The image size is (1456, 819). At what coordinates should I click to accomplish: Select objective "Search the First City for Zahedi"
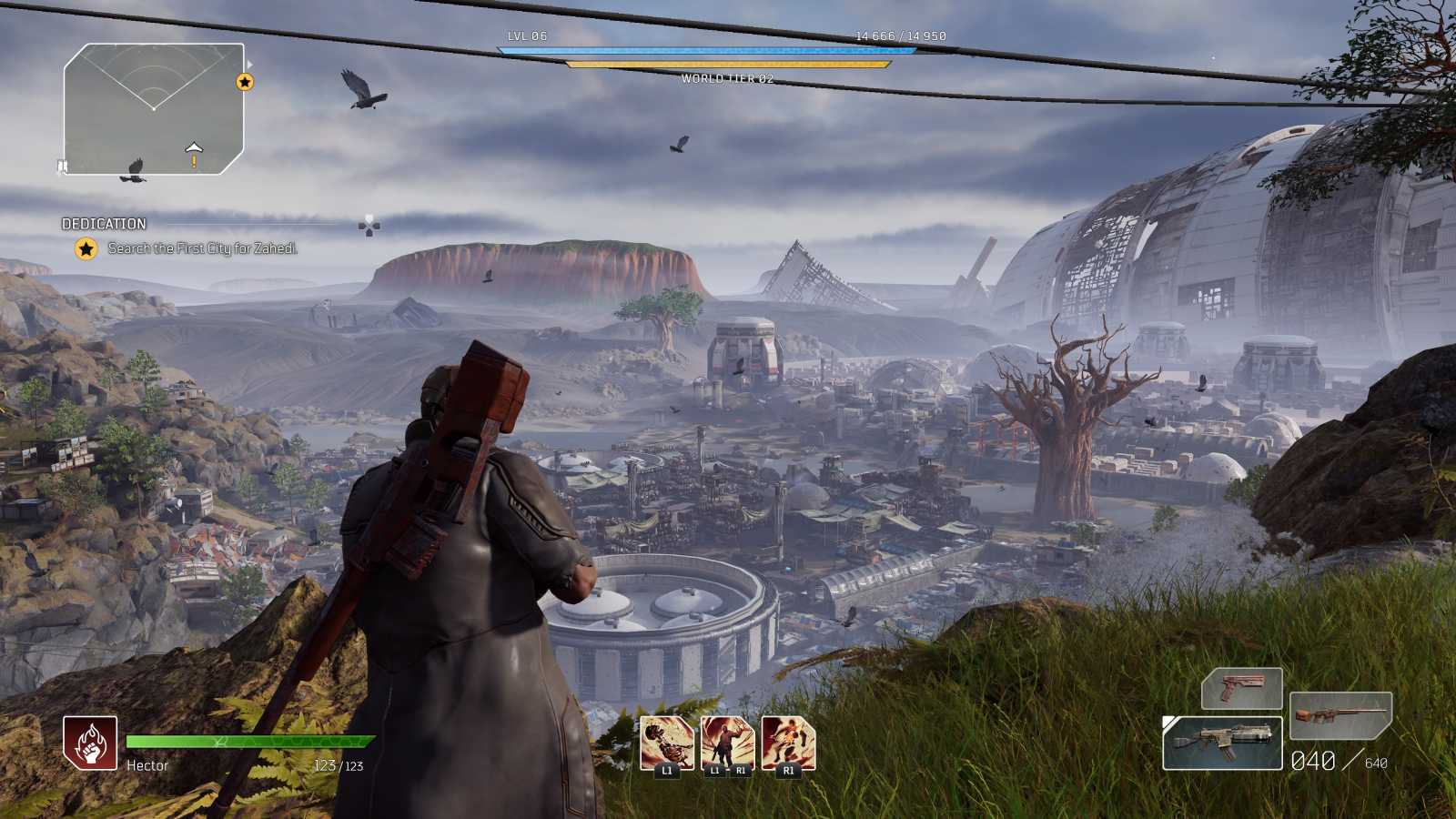(x=202, y=248)
